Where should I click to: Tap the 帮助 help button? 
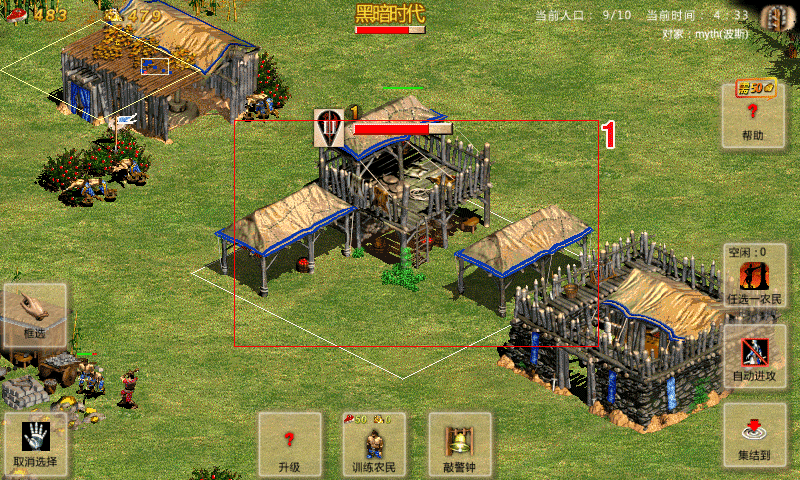(754, 116)
